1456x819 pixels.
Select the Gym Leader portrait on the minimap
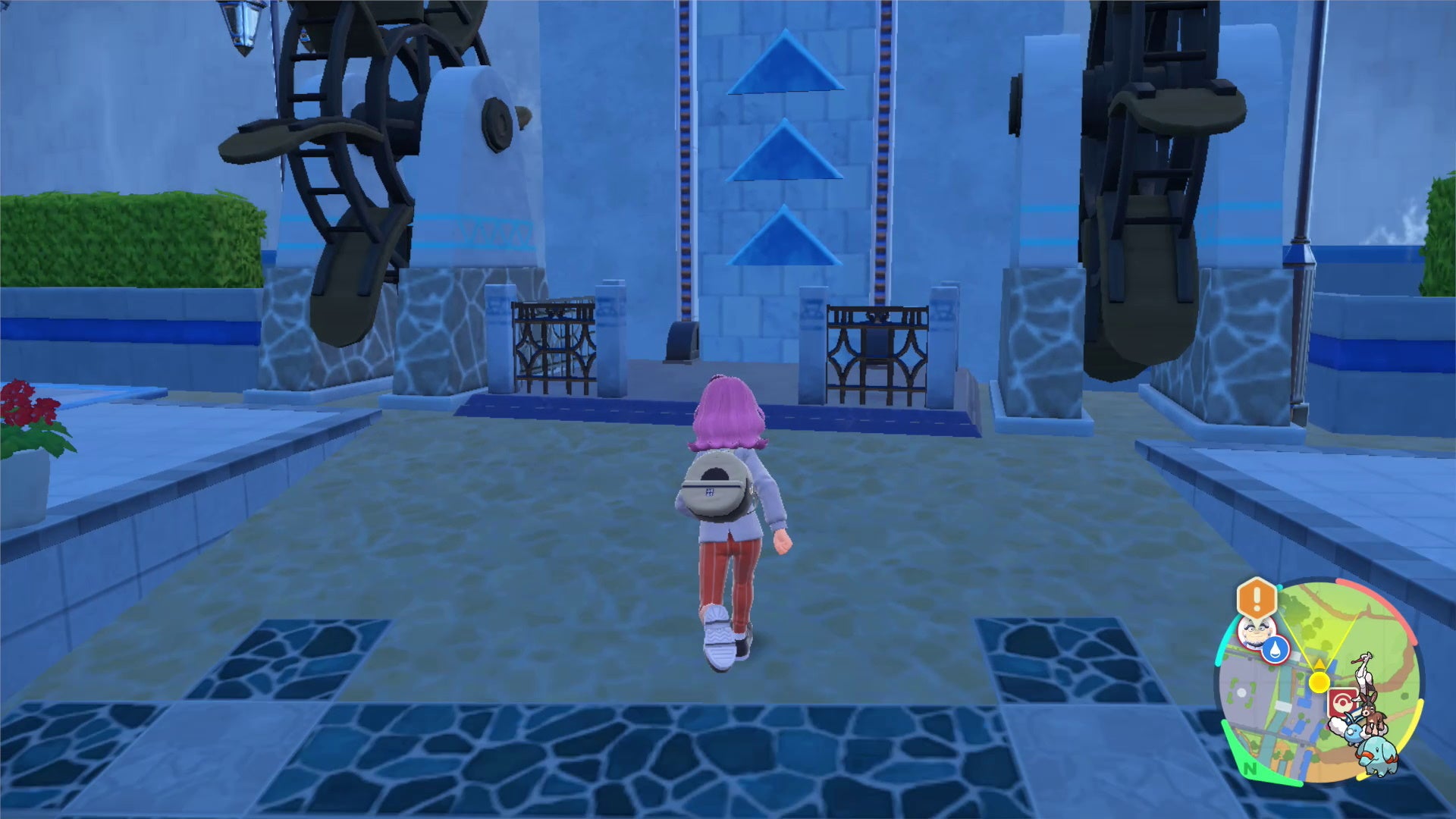pos(1255,633)
